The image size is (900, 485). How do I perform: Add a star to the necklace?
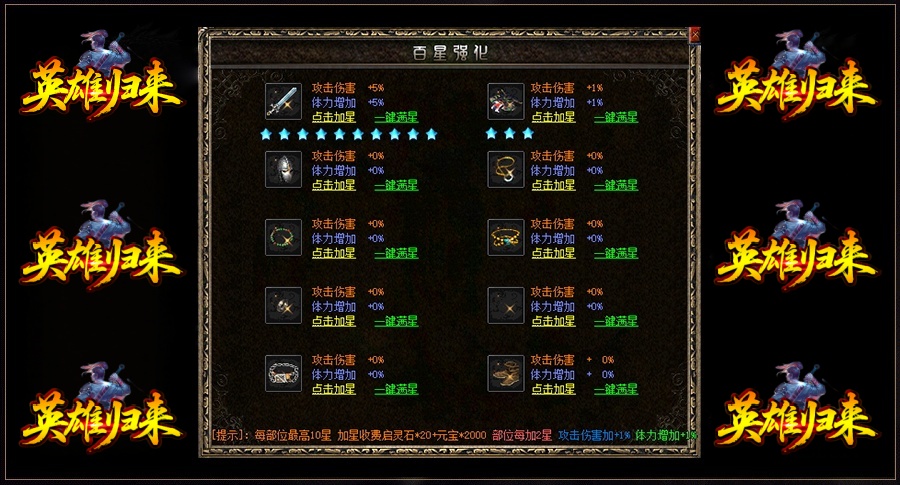[553, 185]
